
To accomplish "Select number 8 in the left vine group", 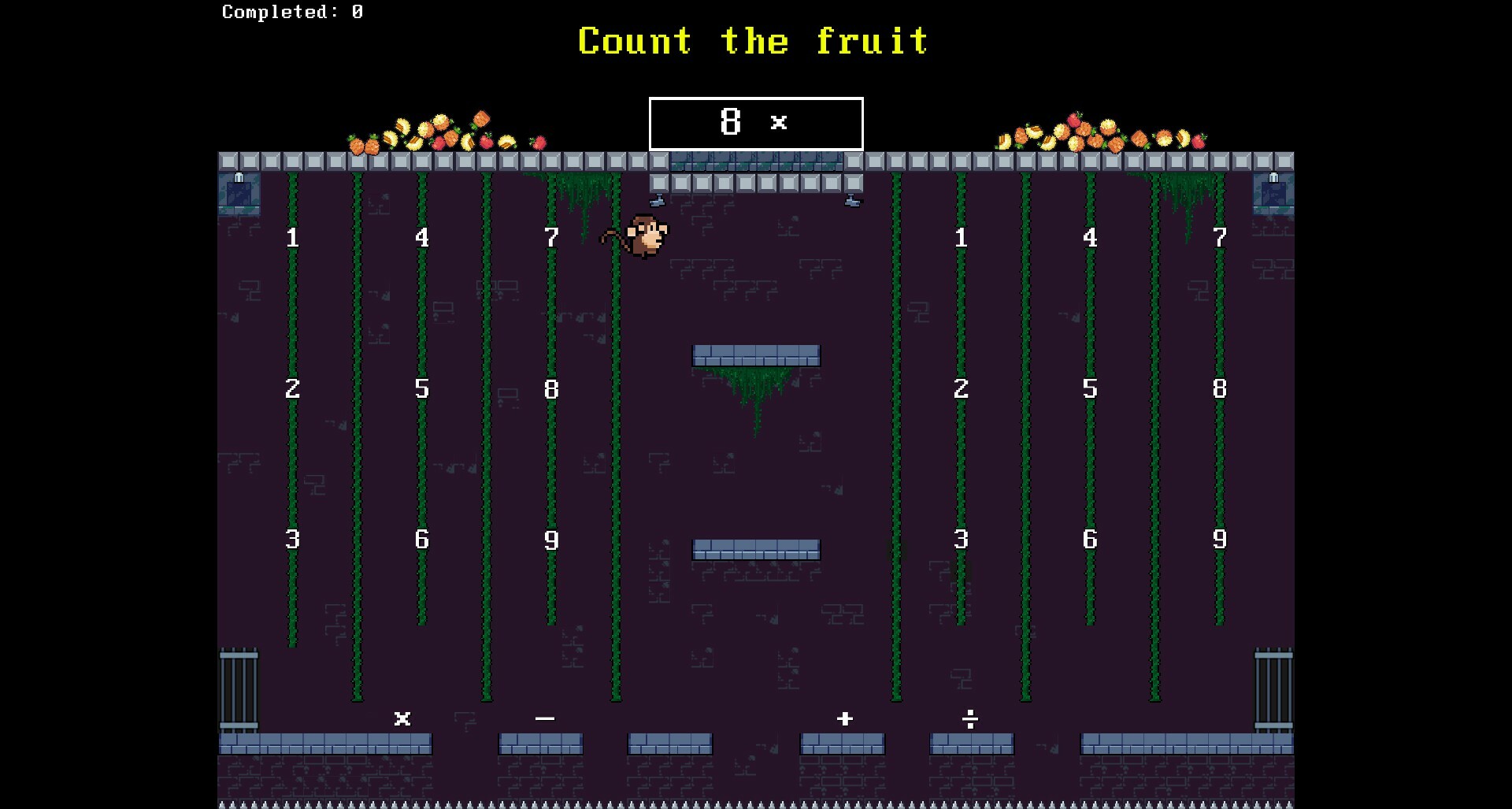I will [x=551, y=388].
